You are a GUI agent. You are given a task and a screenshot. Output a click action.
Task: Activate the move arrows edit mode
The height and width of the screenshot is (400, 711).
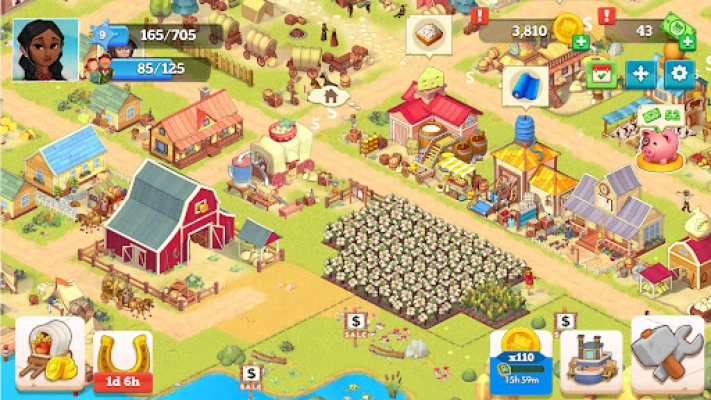tap(640, 74)
